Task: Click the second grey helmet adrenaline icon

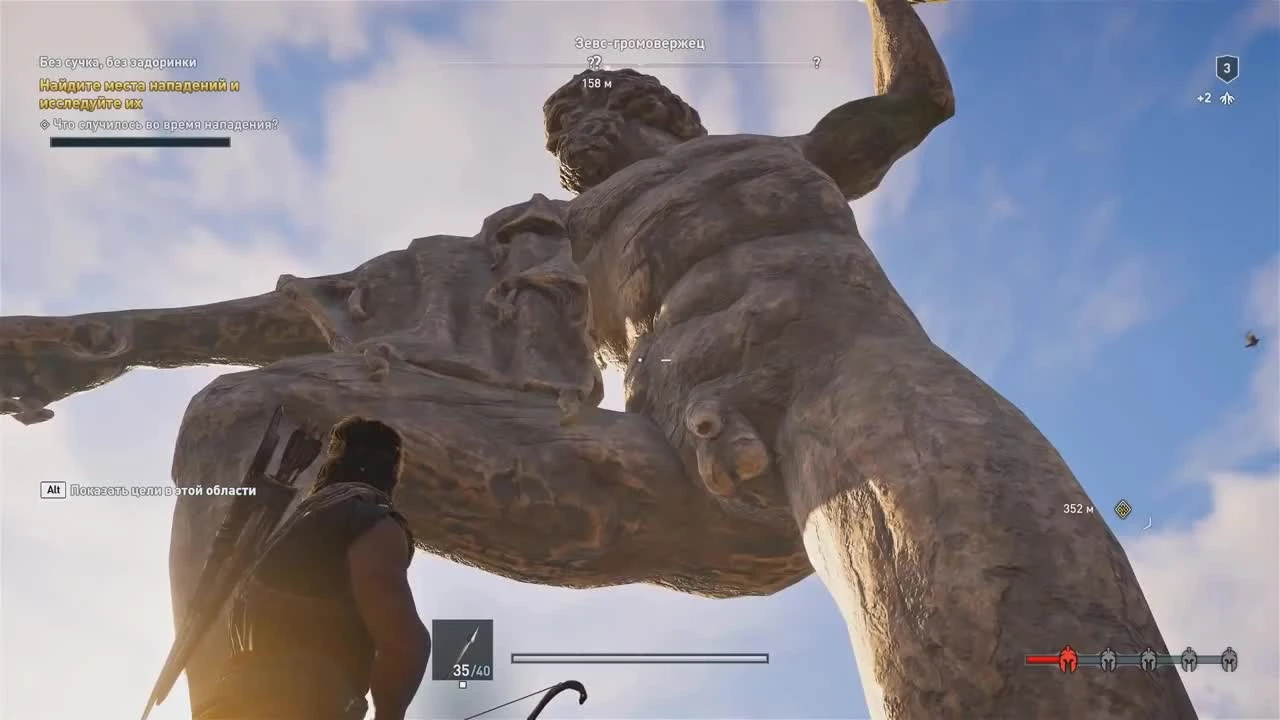Action: (x=1150, y=659)
